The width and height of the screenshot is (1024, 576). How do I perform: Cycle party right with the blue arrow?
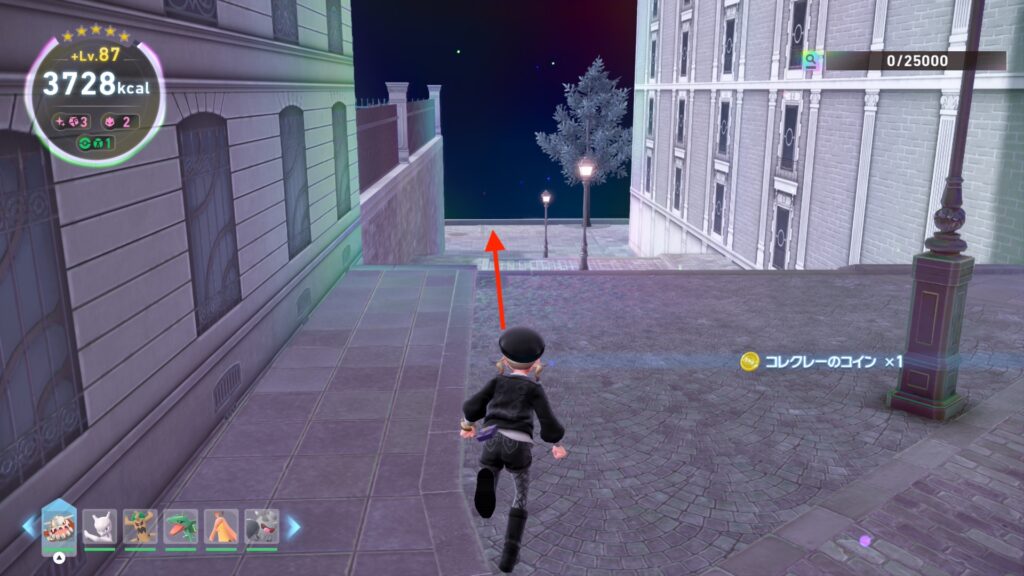tap(293, 527)
